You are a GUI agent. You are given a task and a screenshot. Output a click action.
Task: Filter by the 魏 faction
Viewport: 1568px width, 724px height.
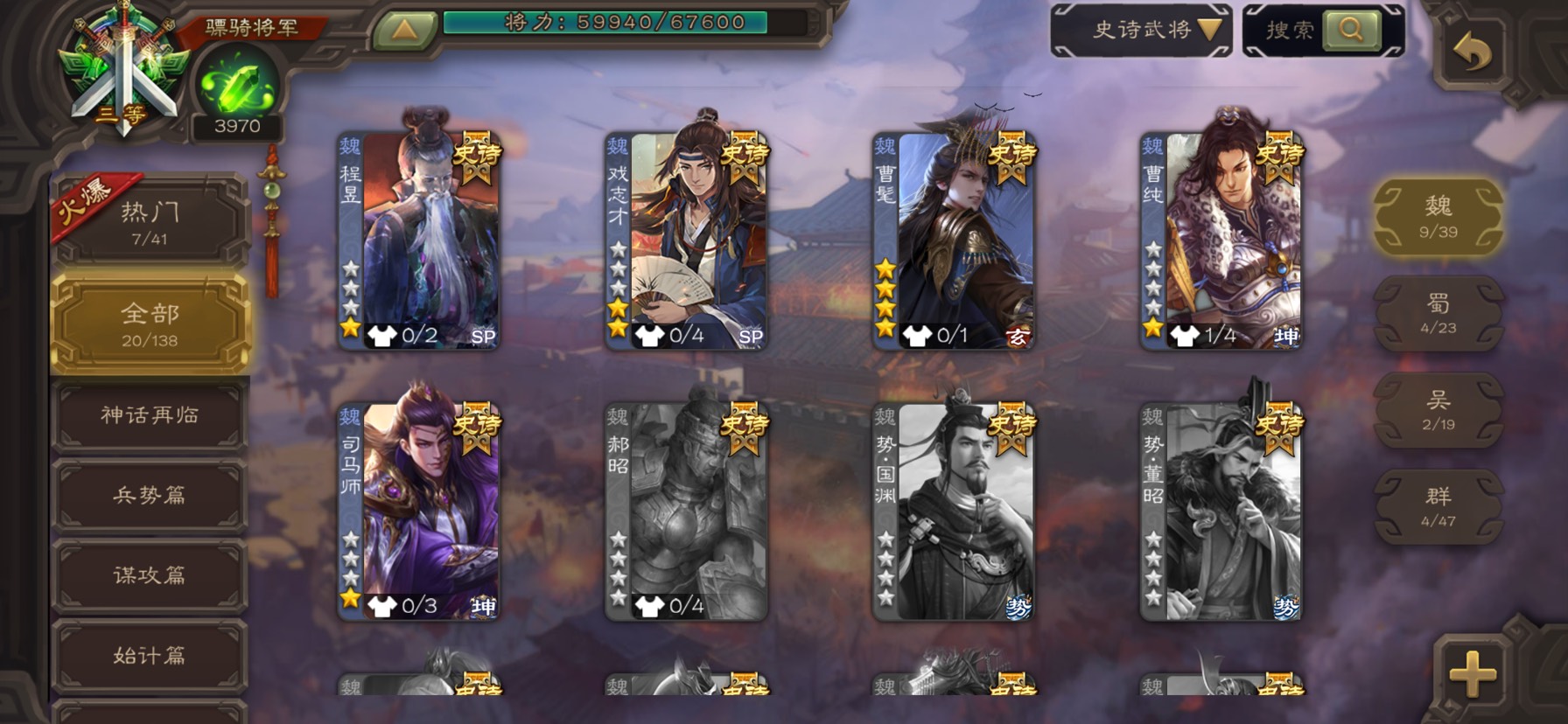pos(1438,217)
